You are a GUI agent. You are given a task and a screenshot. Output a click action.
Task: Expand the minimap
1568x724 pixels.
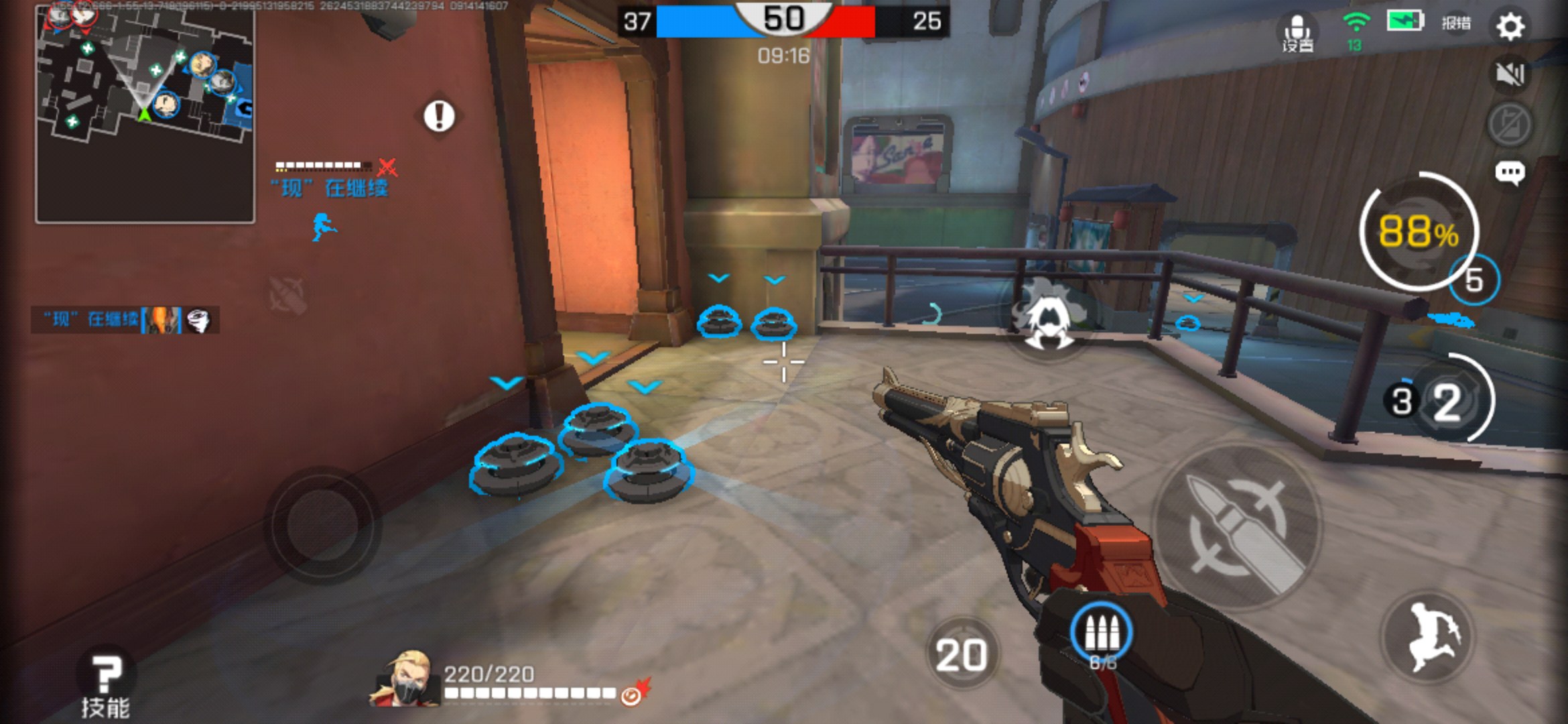145,114
